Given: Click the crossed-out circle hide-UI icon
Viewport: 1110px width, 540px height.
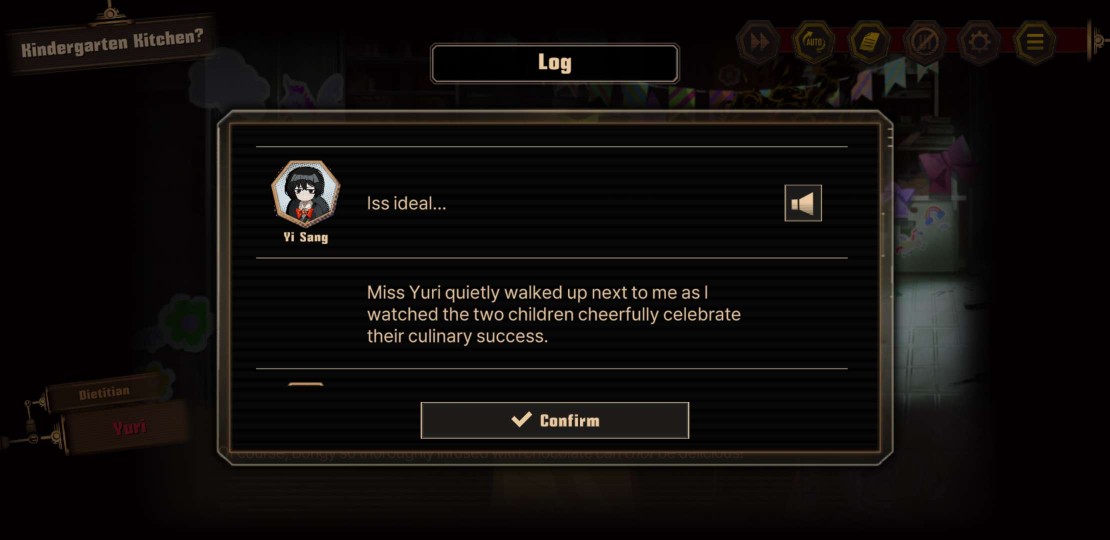Looking at the screenshot, I should (x=924, y=43).
